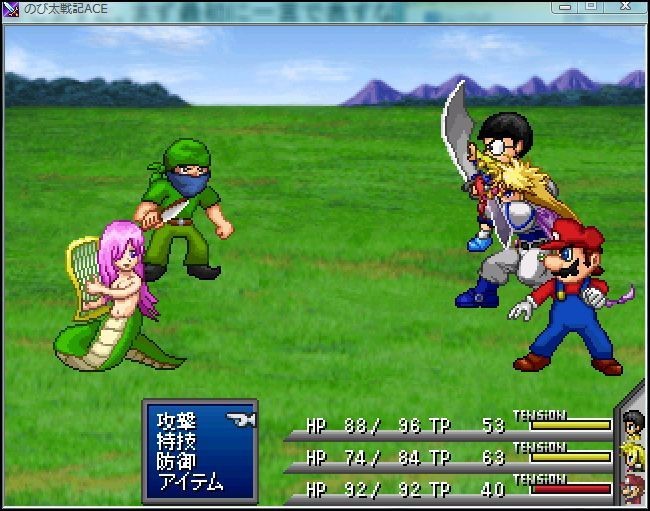Open the アイテム item command
Viewport: 650px width, 511px height.
[x=190, y=481]
